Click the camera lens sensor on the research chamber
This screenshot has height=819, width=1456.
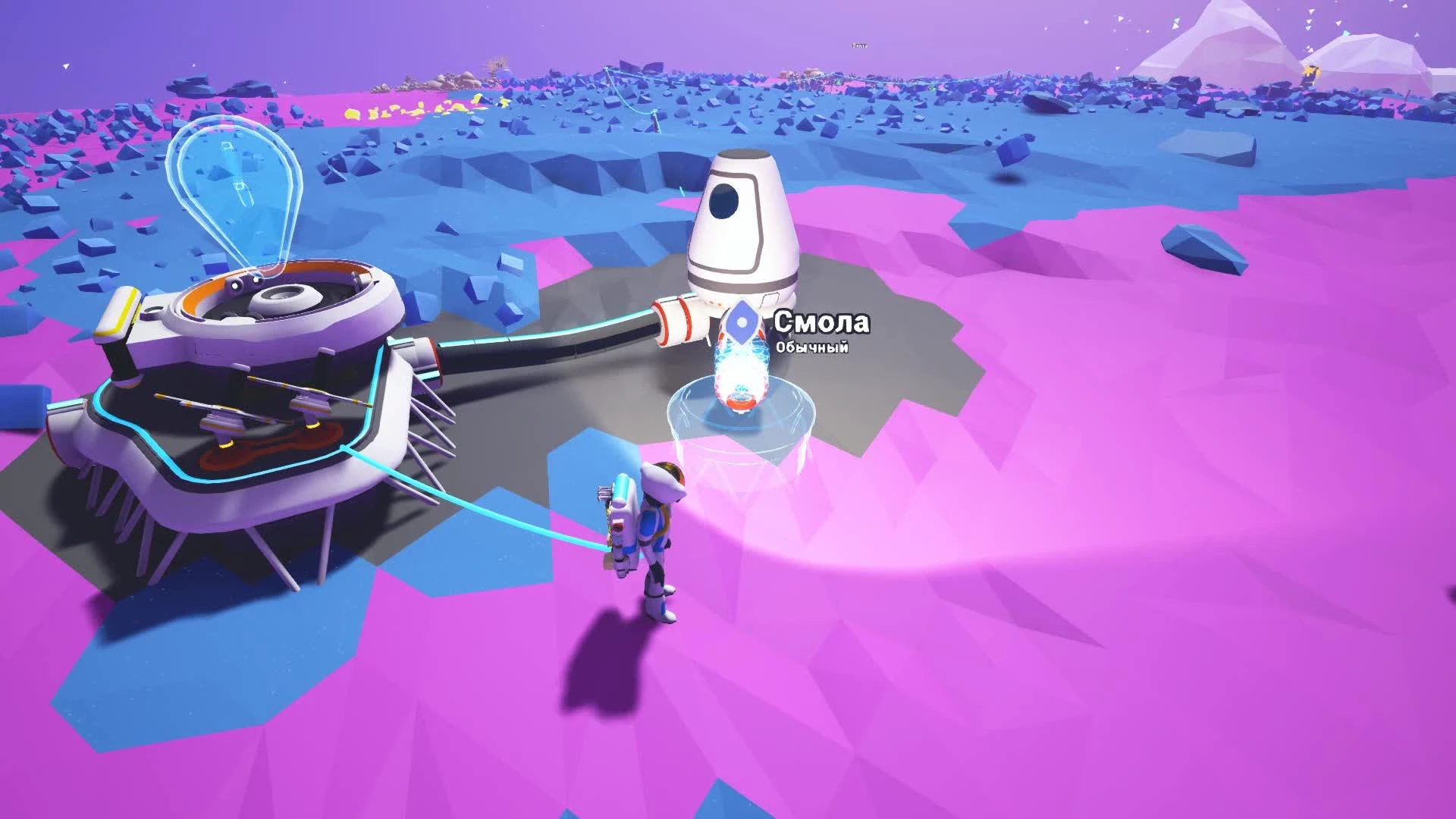[241, 282]
